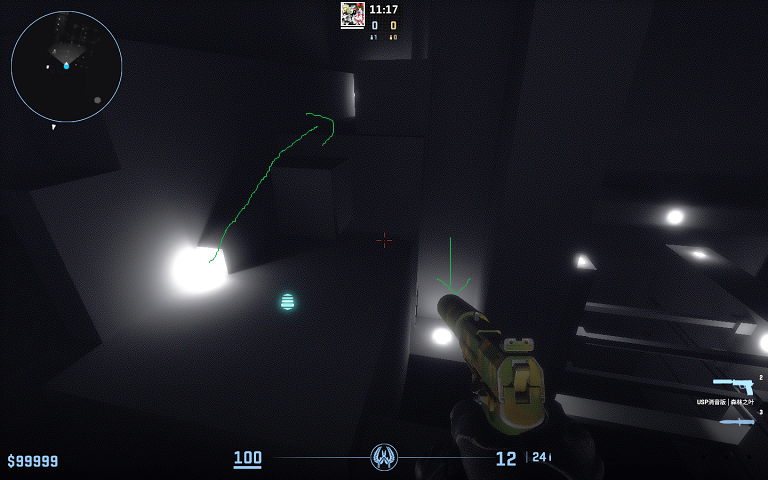This screenshot has height=480, width=768.
Task: Select the USP silenced pistol weapon slot
Action: coord(733,386)
